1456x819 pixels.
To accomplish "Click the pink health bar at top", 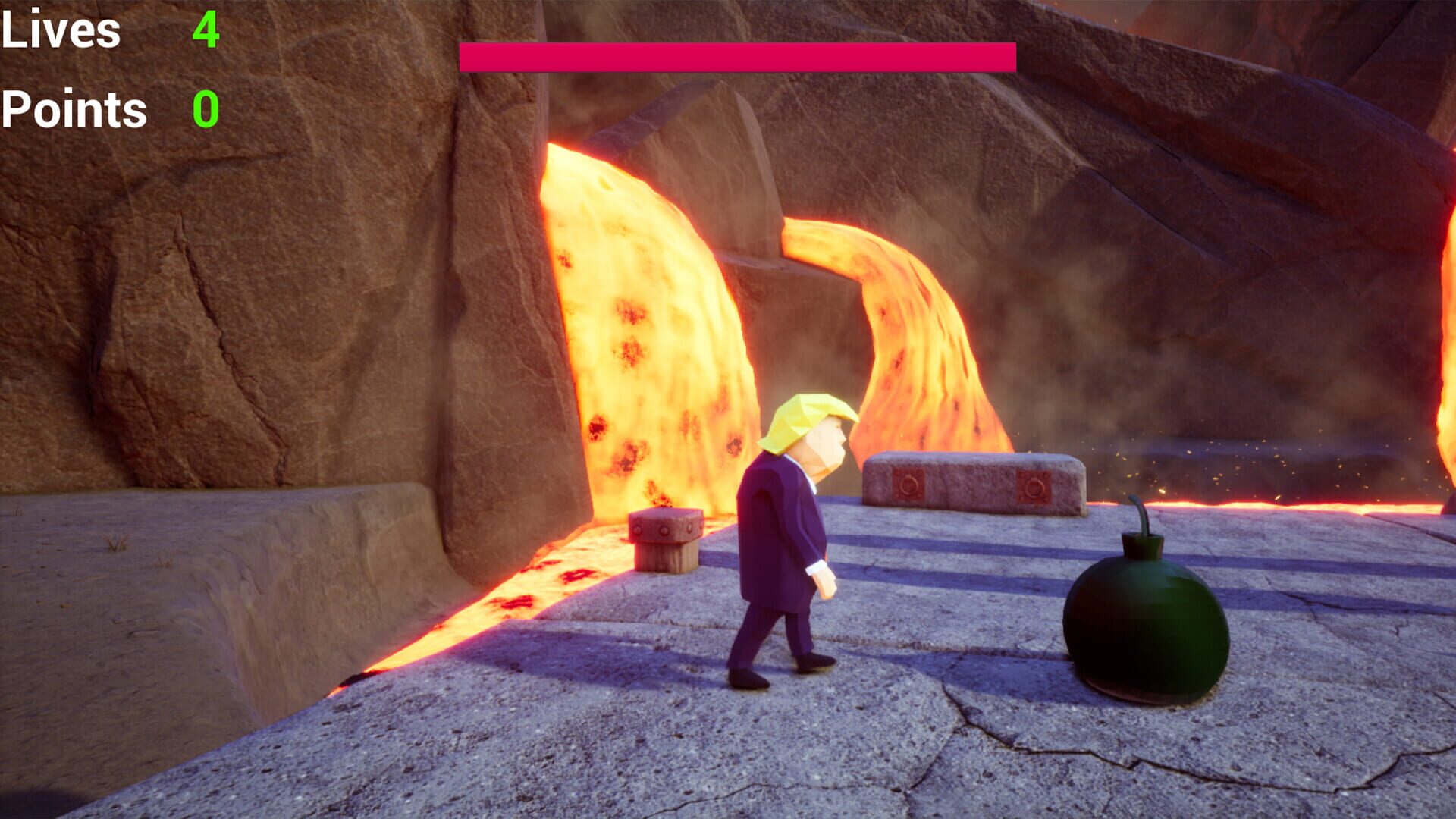I will click(736, 58).
